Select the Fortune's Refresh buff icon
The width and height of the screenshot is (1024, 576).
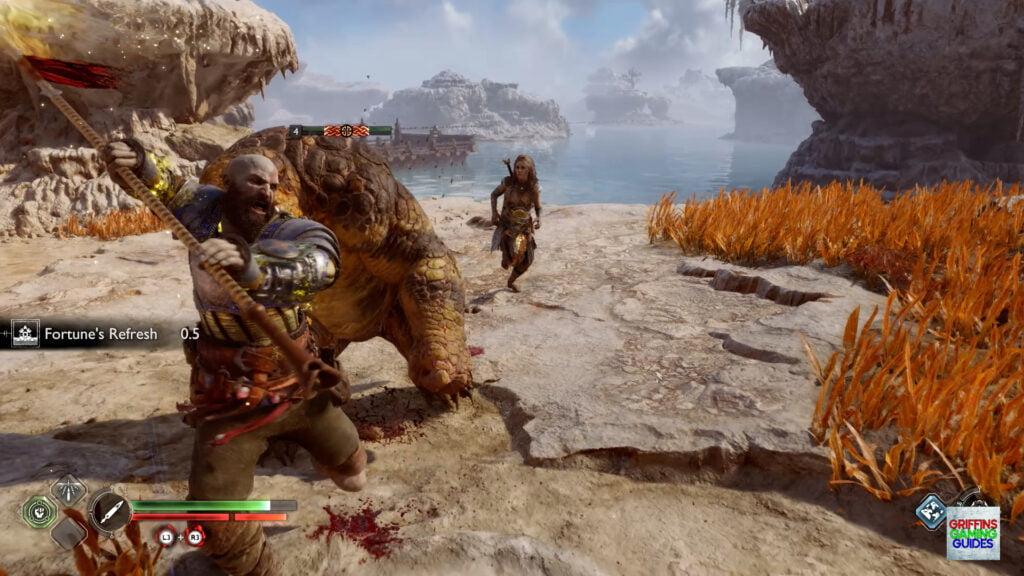coord(25,334)
